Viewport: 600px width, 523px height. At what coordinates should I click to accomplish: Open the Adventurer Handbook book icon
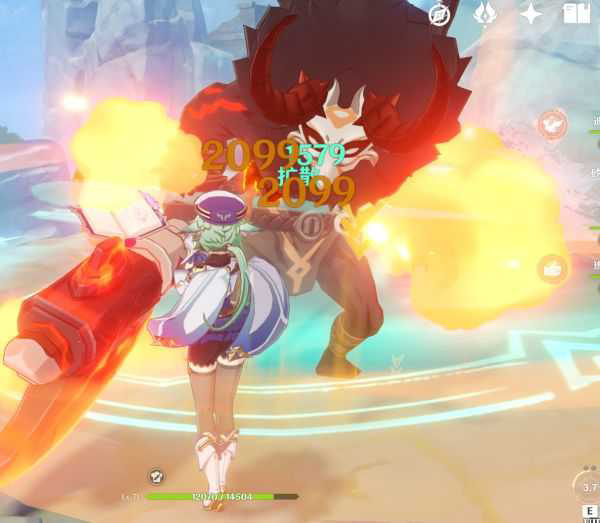[x=577, y=14]
